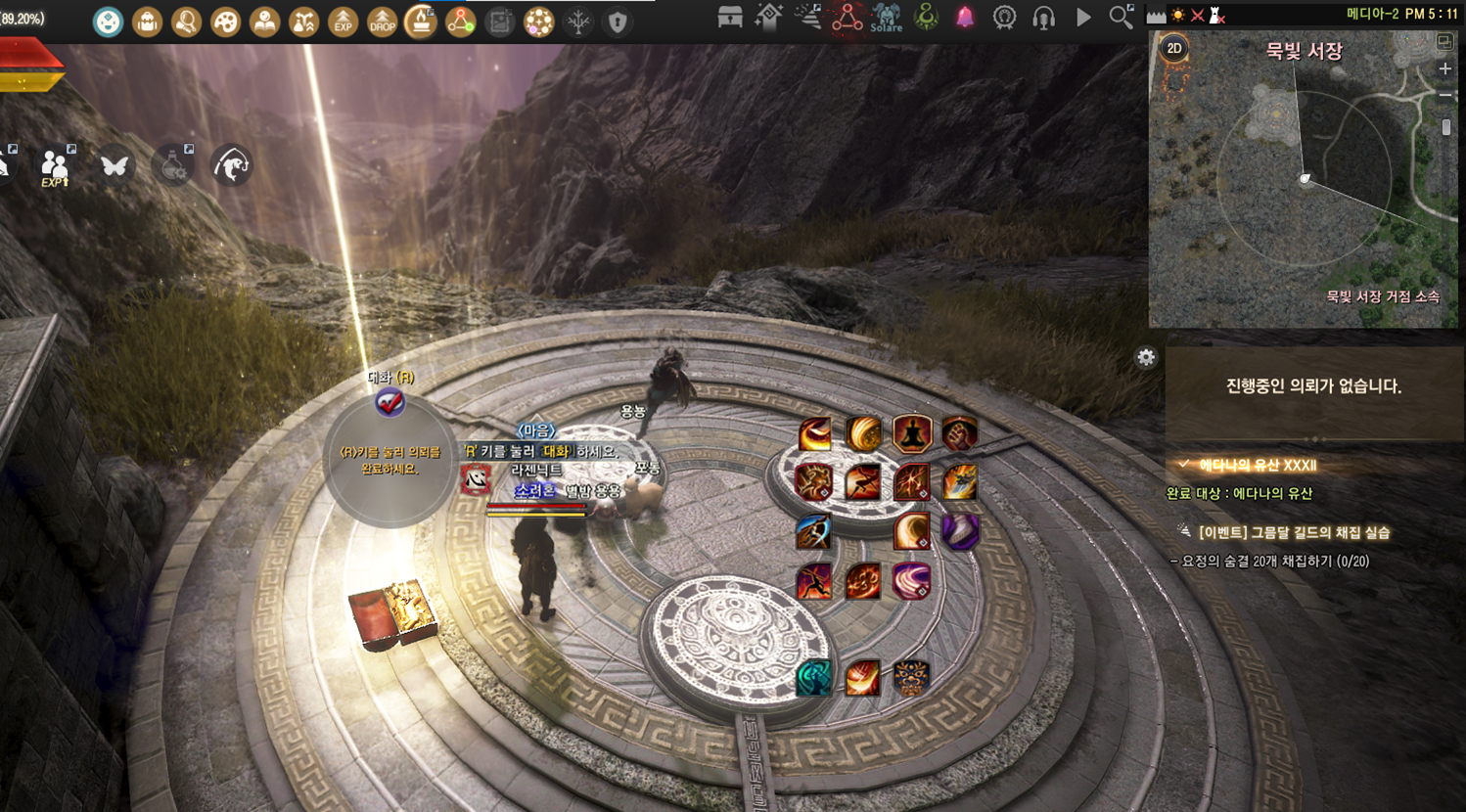Click the play triangle button

tap(1082, 17)
